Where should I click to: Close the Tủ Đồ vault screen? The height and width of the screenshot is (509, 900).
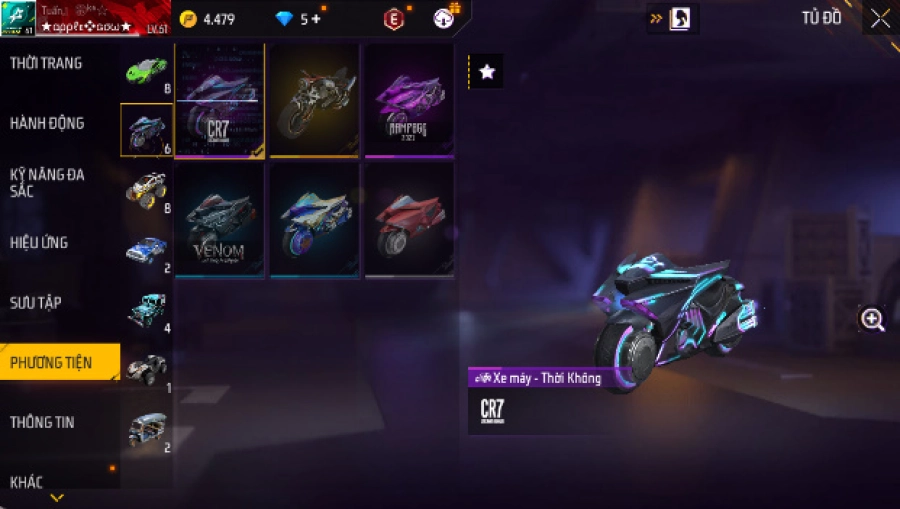point(879,19)
